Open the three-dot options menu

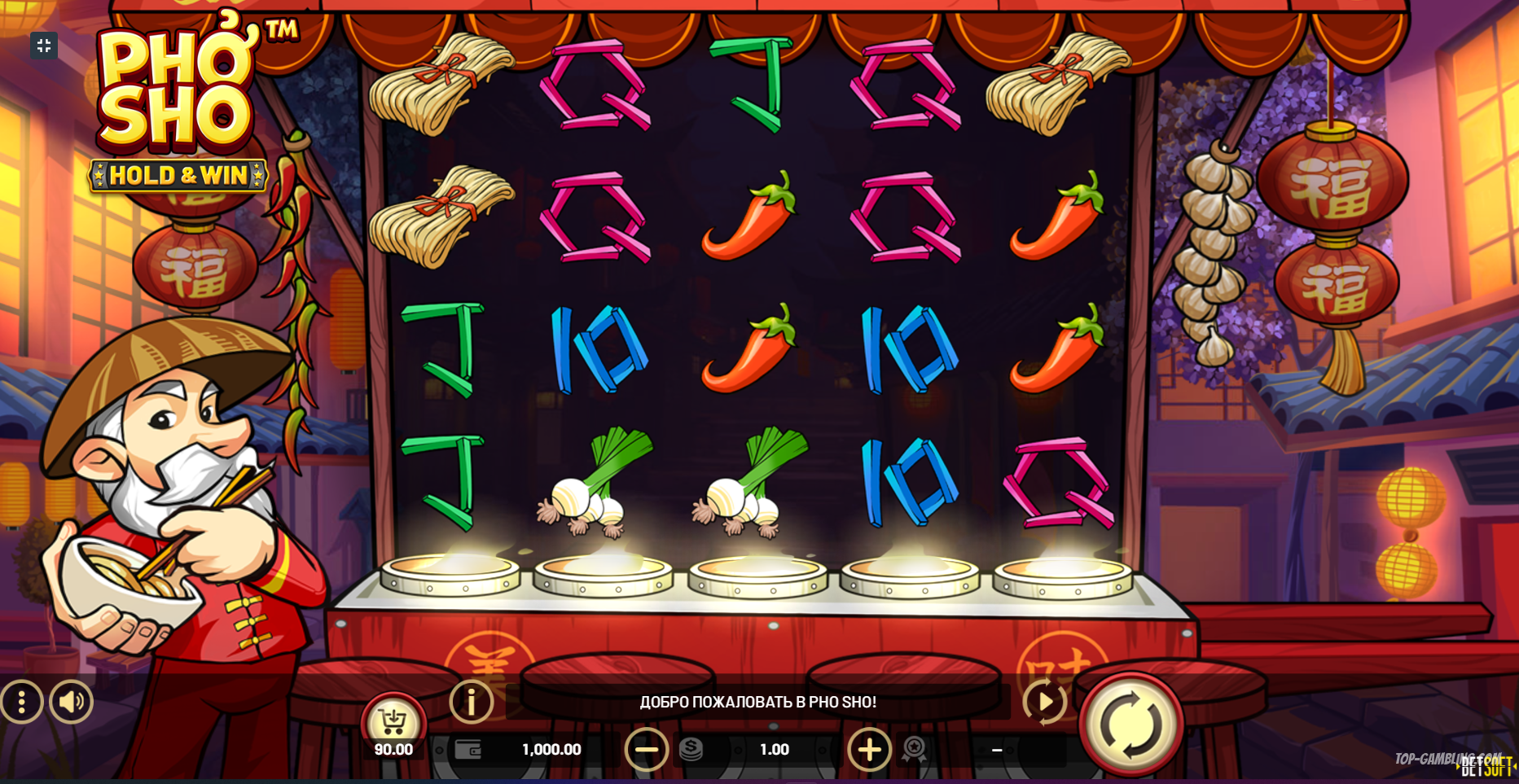[21, 702]
